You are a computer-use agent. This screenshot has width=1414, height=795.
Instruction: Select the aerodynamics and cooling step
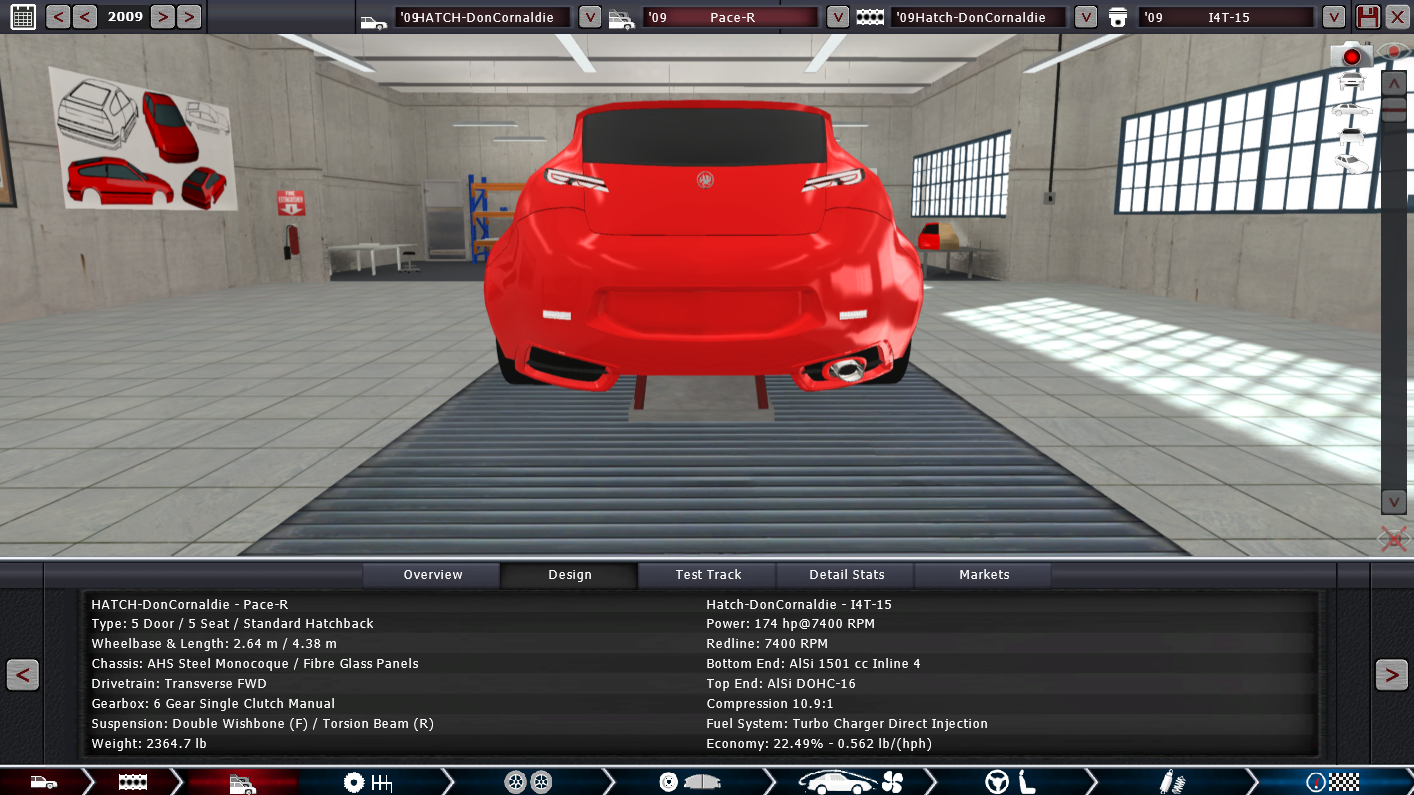(x=852, y=782)
